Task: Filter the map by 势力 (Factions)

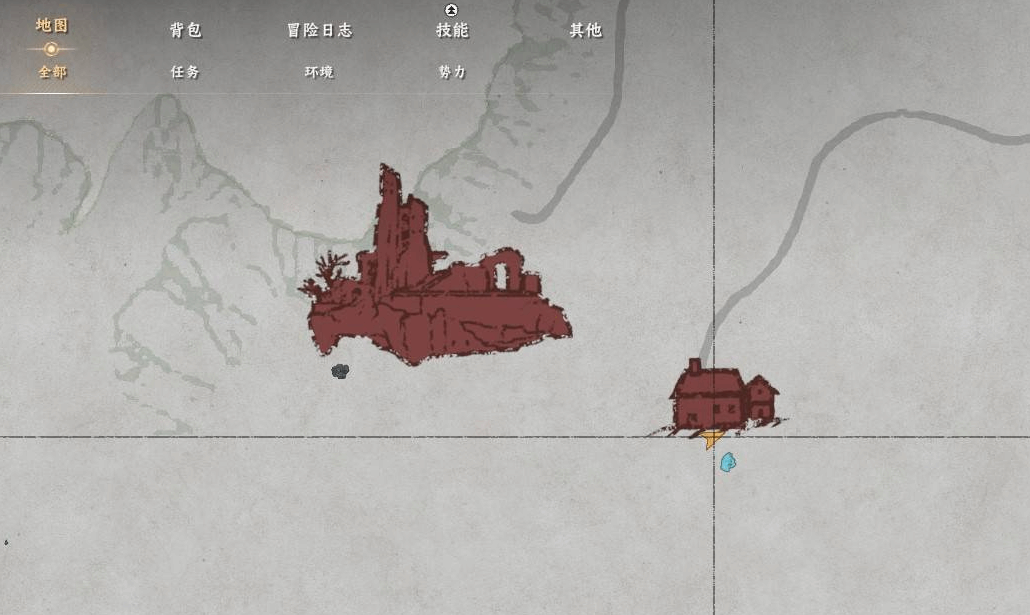Action: tap(452, 72)
